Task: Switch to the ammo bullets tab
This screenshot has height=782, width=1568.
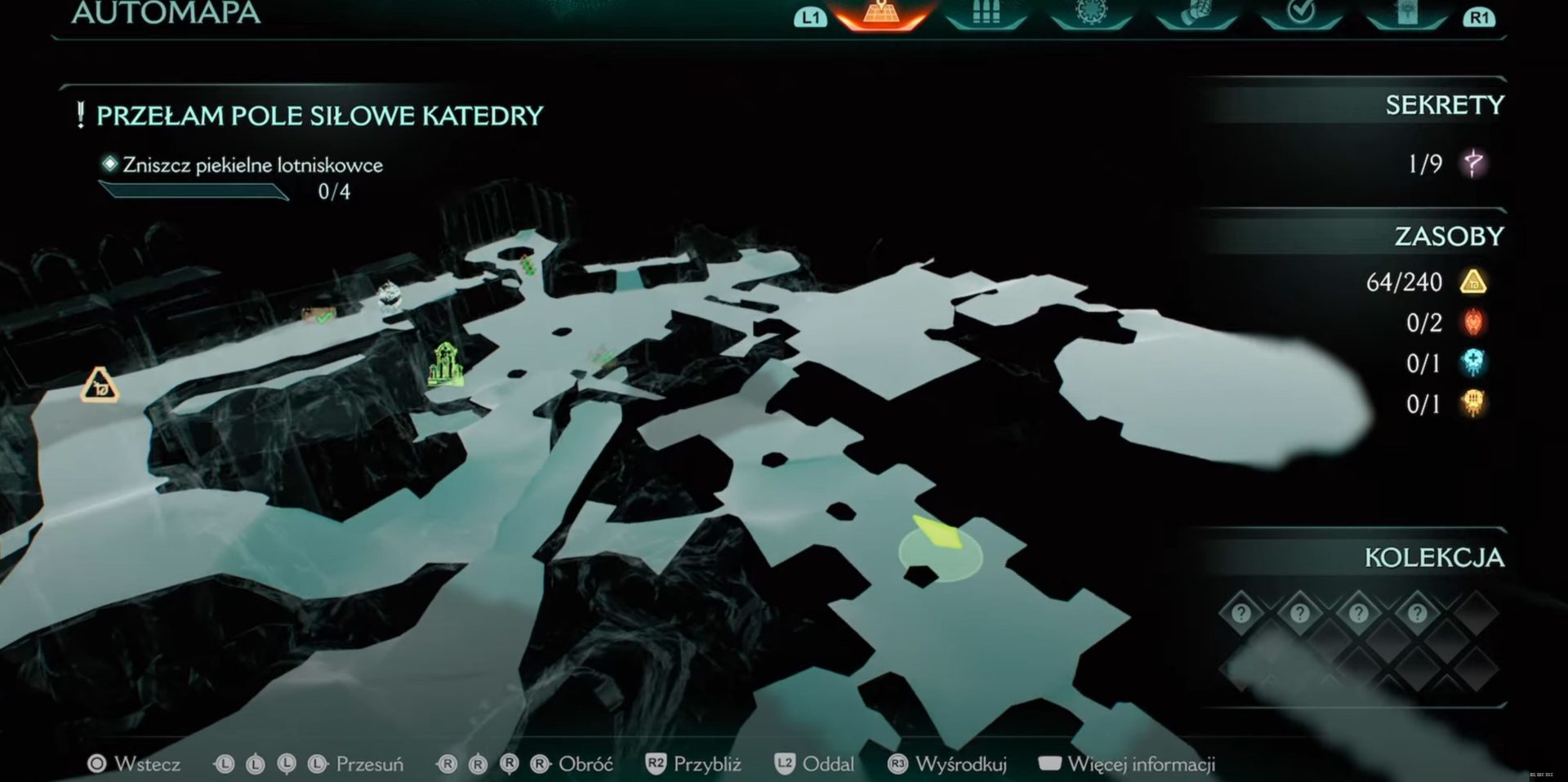Action: (986, 14)
